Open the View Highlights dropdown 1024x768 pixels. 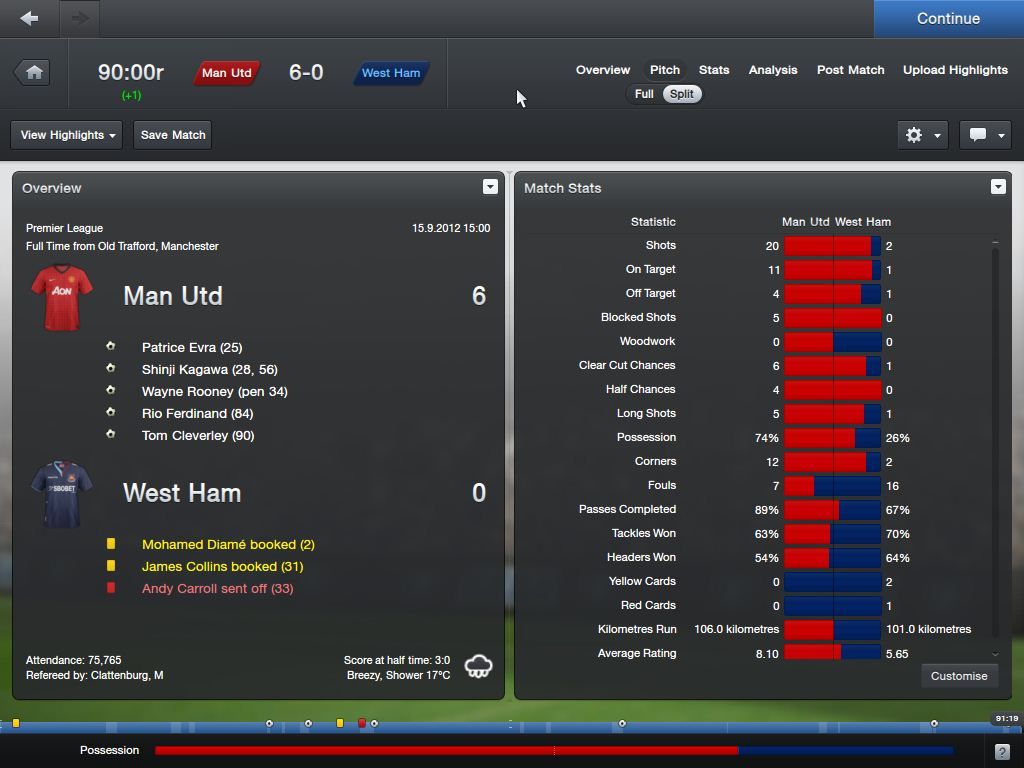[x=67, y=135]
